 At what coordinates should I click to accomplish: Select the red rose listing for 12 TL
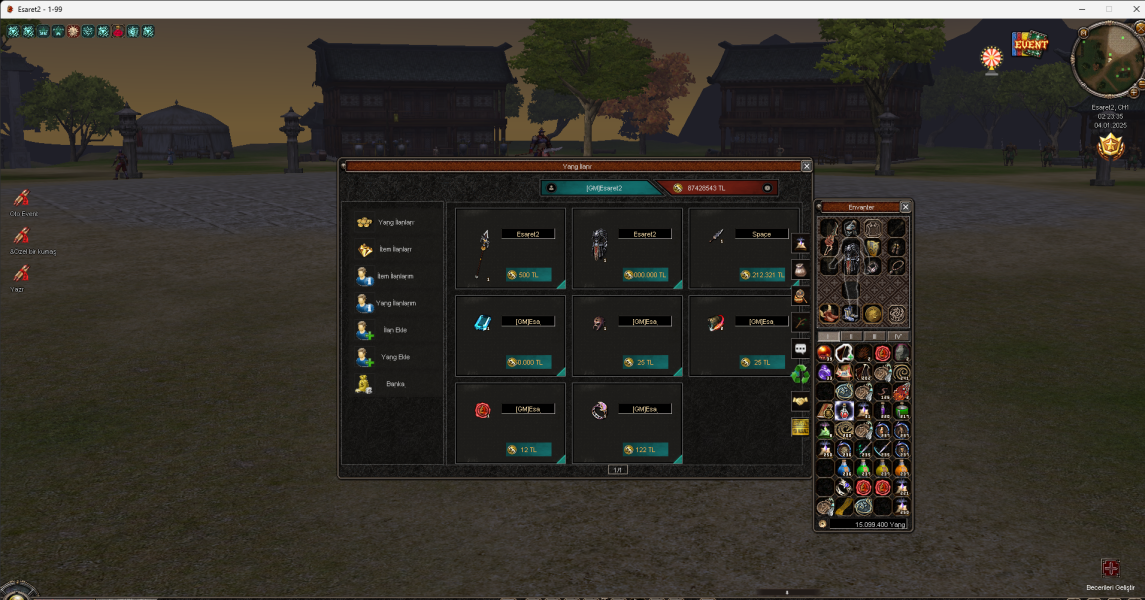pos(510,423)
